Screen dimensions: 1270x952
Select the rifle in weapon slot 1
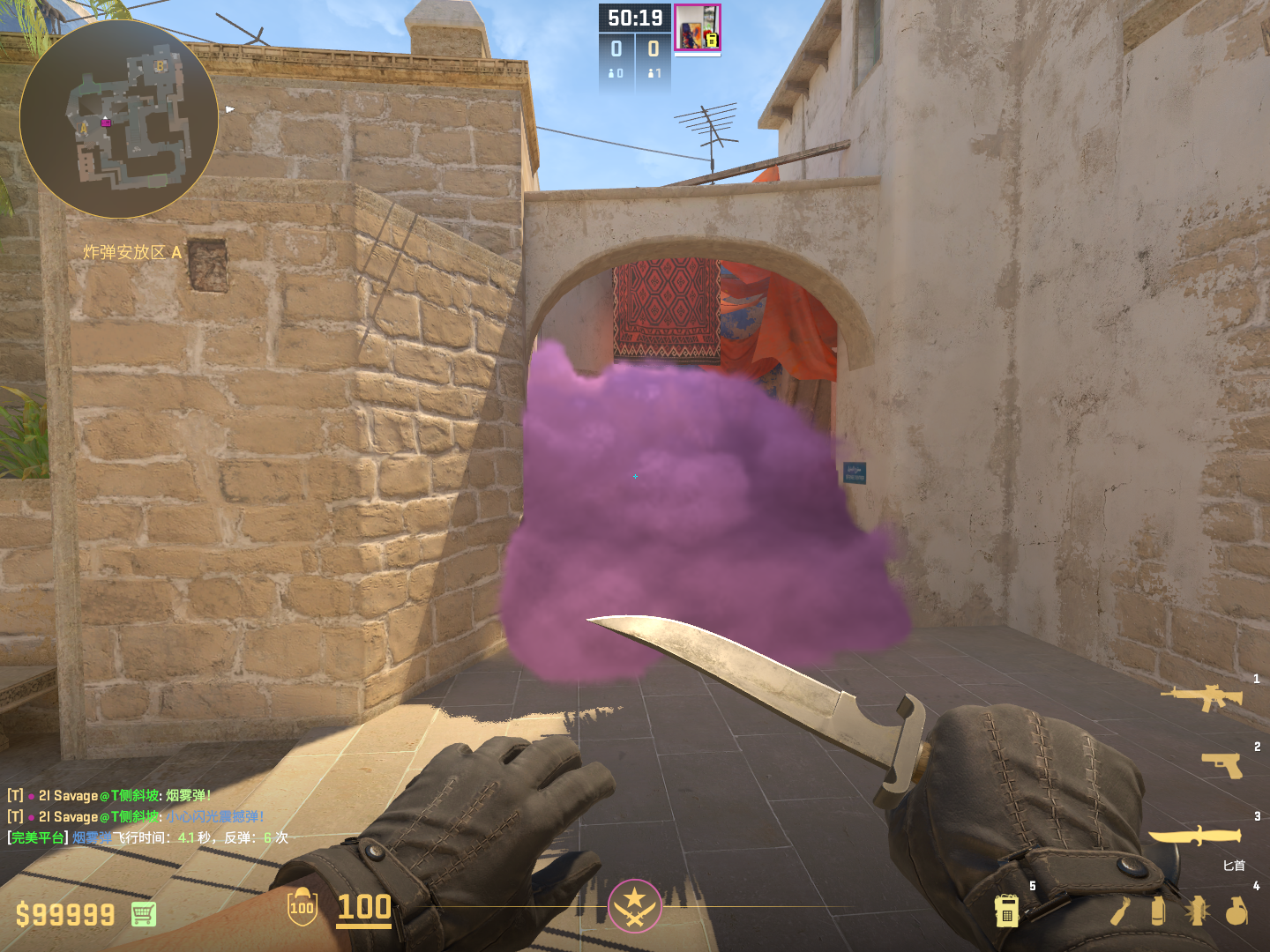(x=1201, y=697)
